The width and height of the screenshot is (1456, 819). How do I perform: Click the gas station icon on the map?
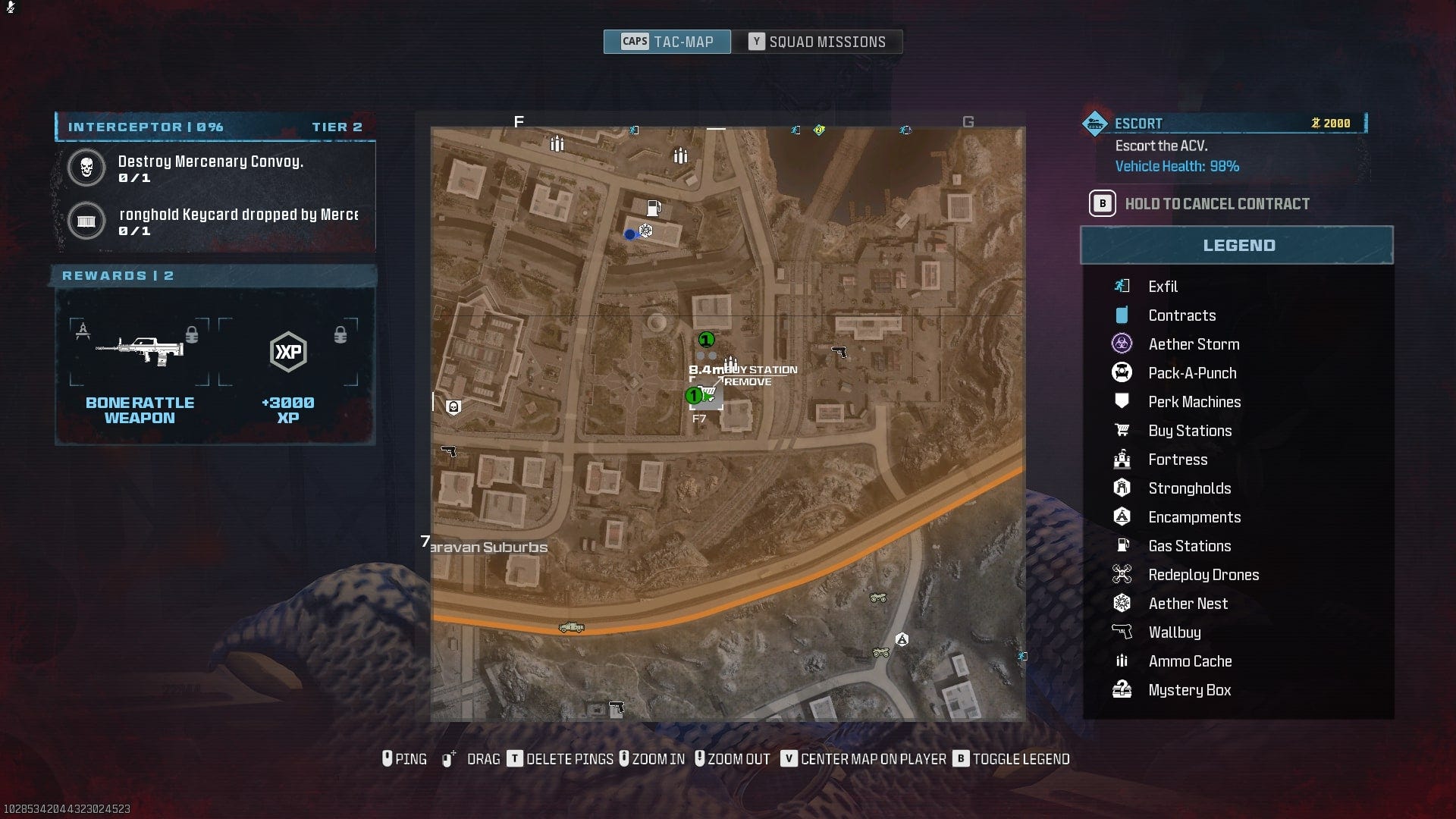653,206
